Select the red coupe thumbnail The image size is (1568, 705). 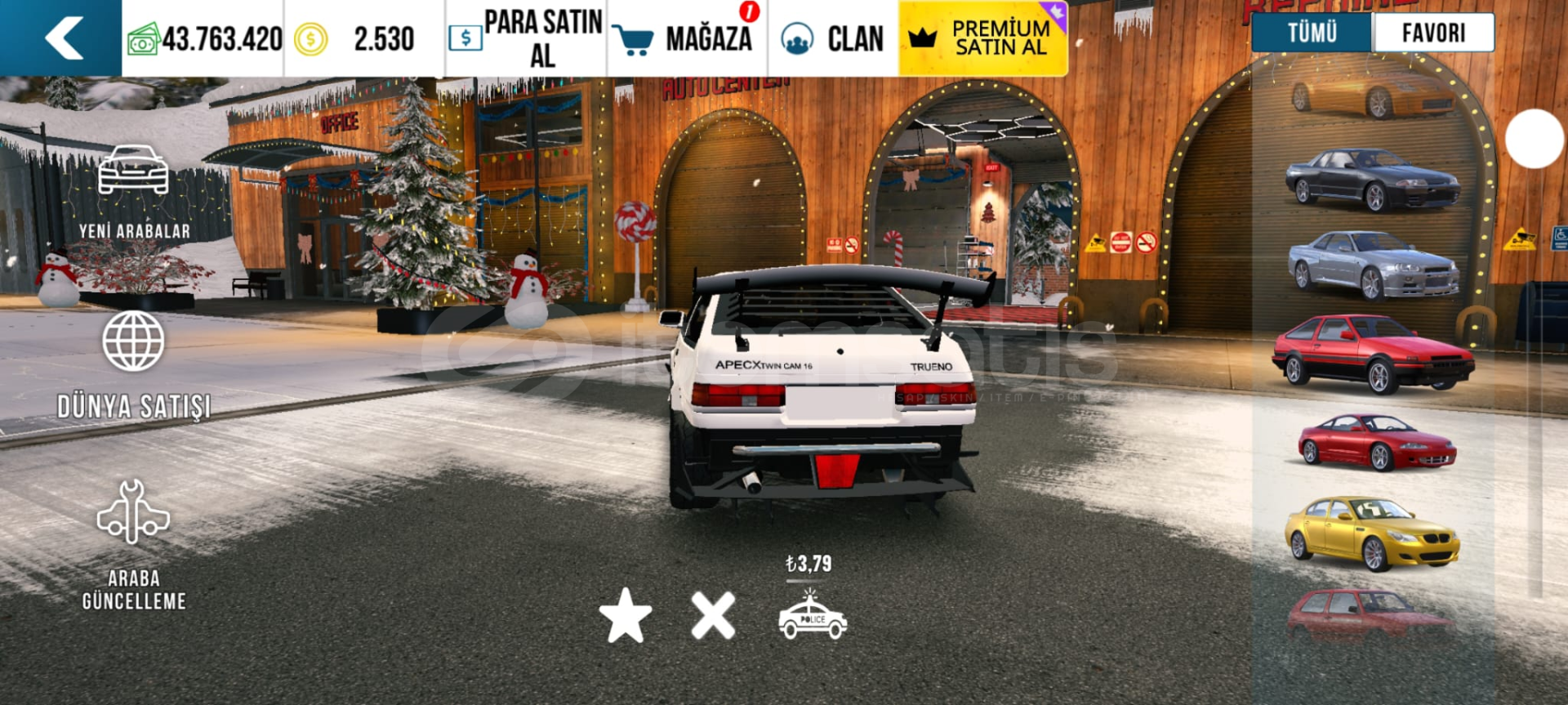tap(1376, 443)
